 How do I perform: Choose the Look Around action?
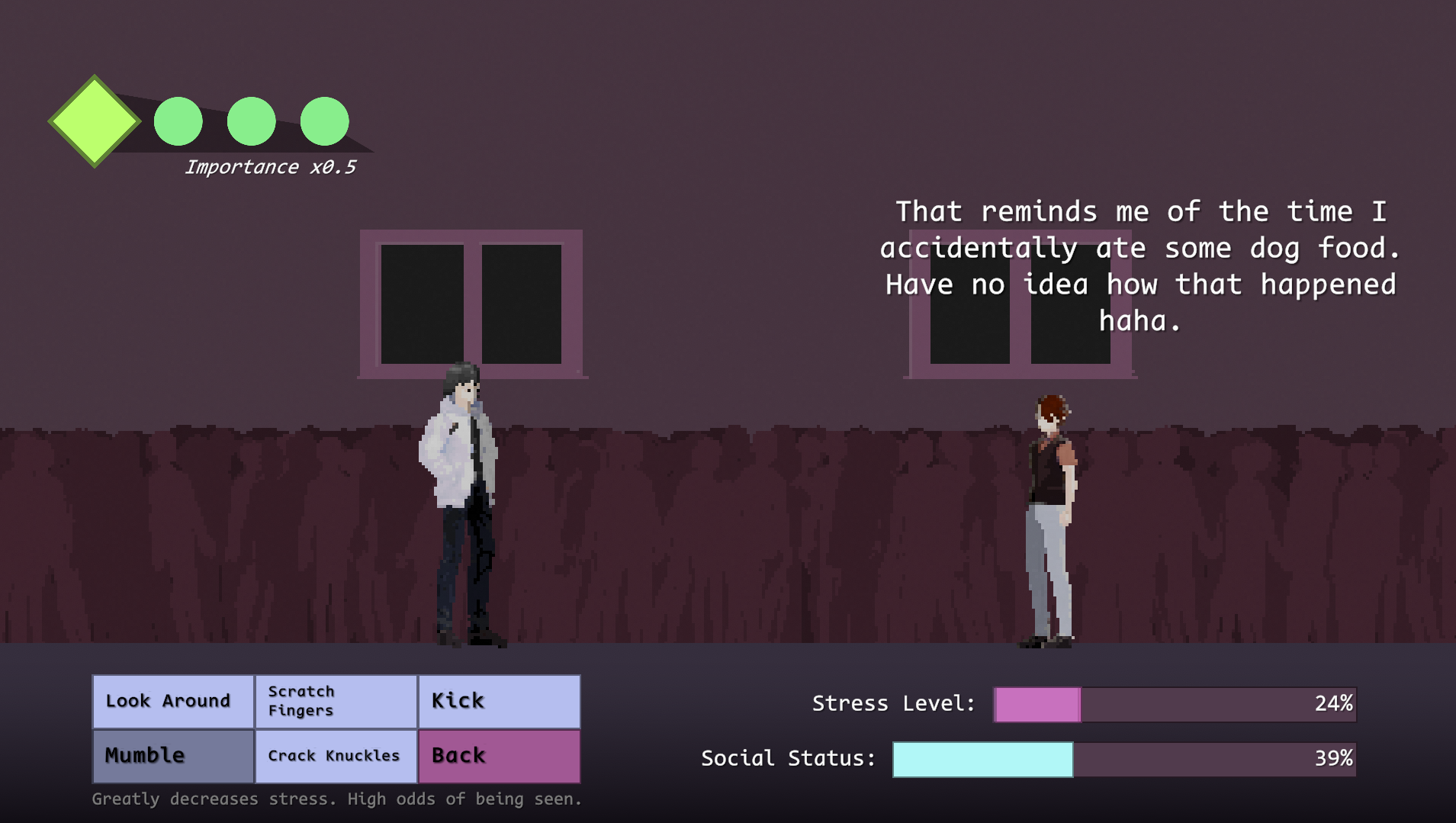(173, 701)
